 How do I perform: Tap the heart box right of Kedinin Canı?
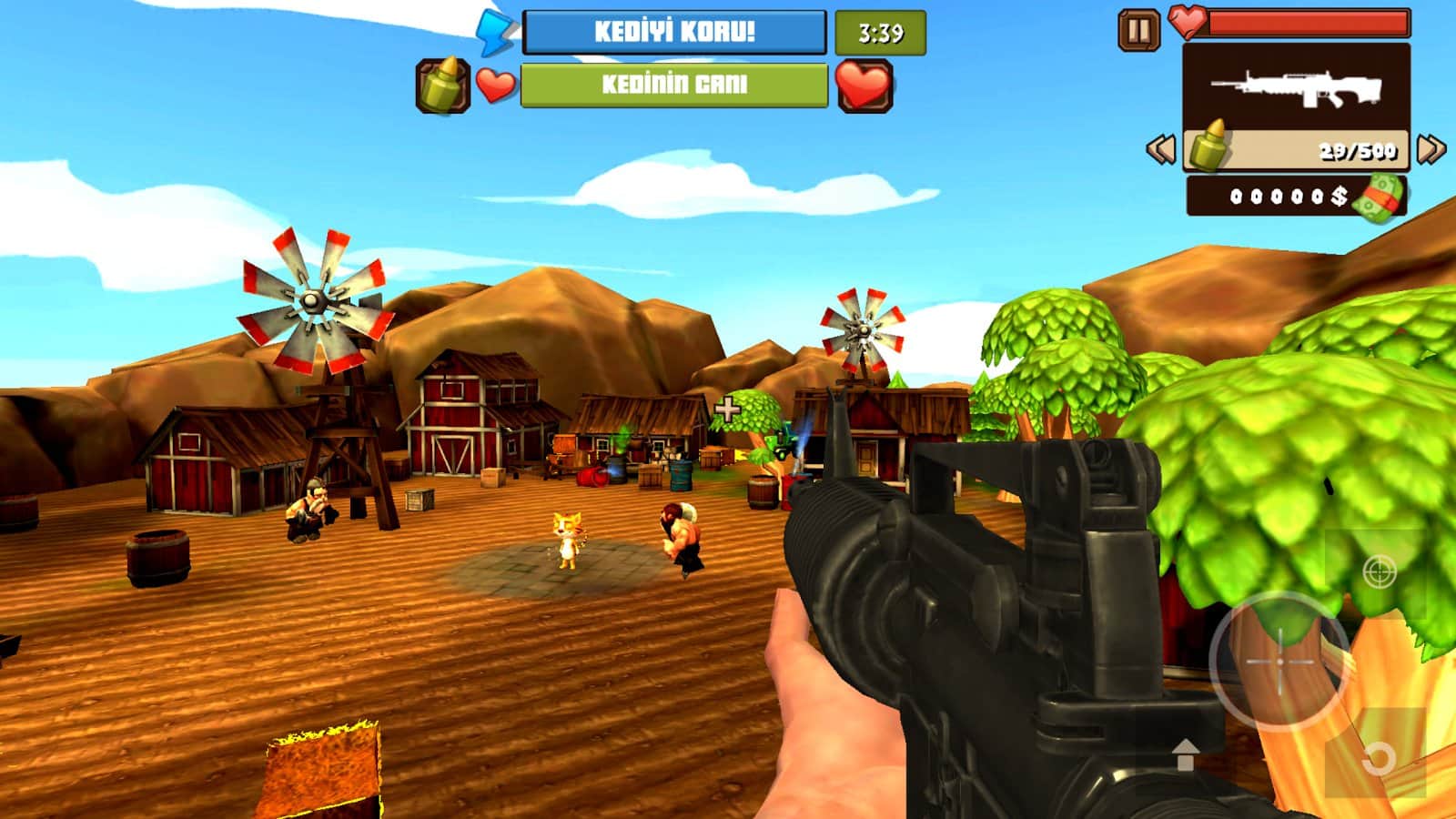[x=864, y=86]
